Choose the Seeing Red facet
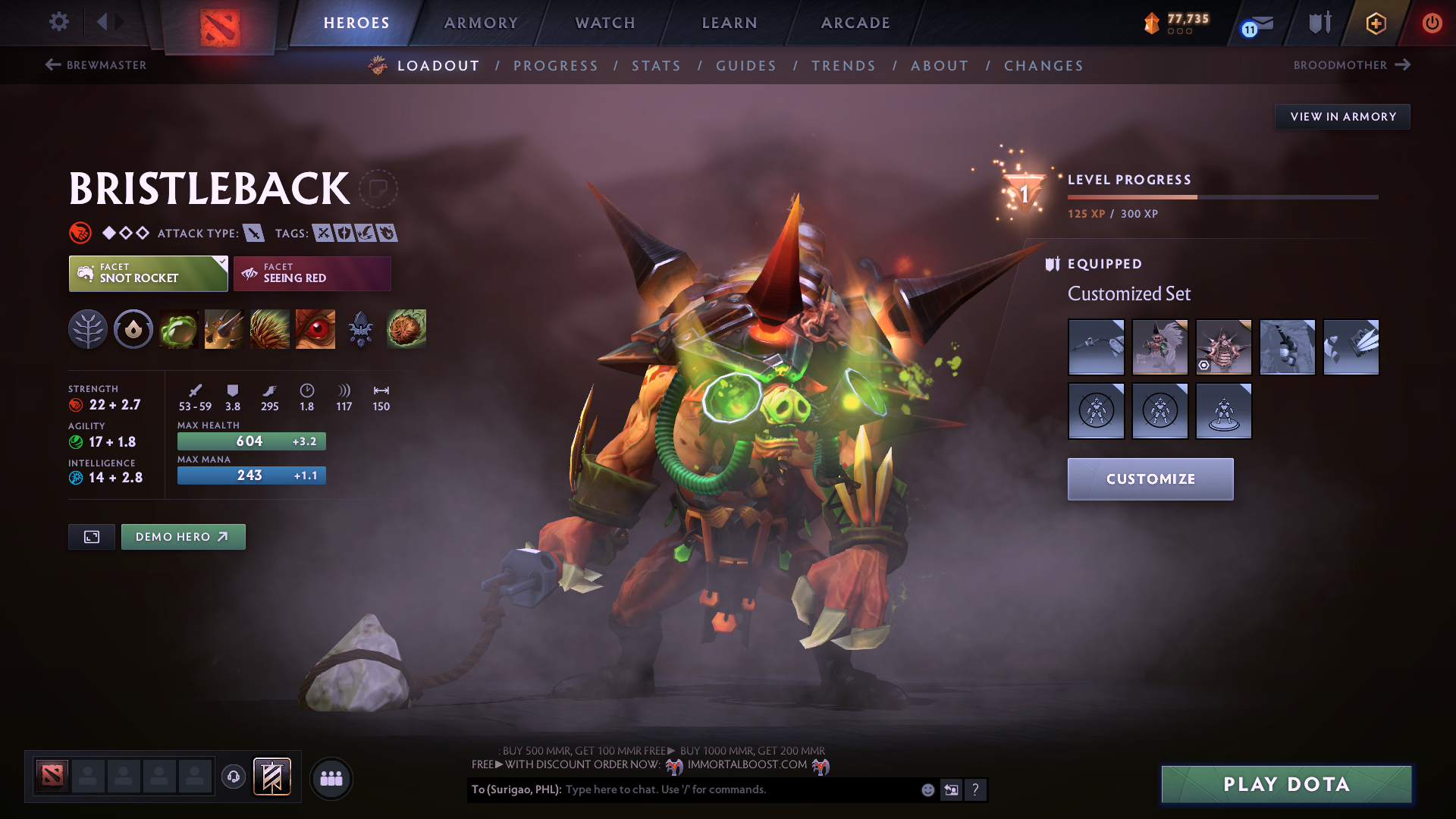 coord(312,274)
